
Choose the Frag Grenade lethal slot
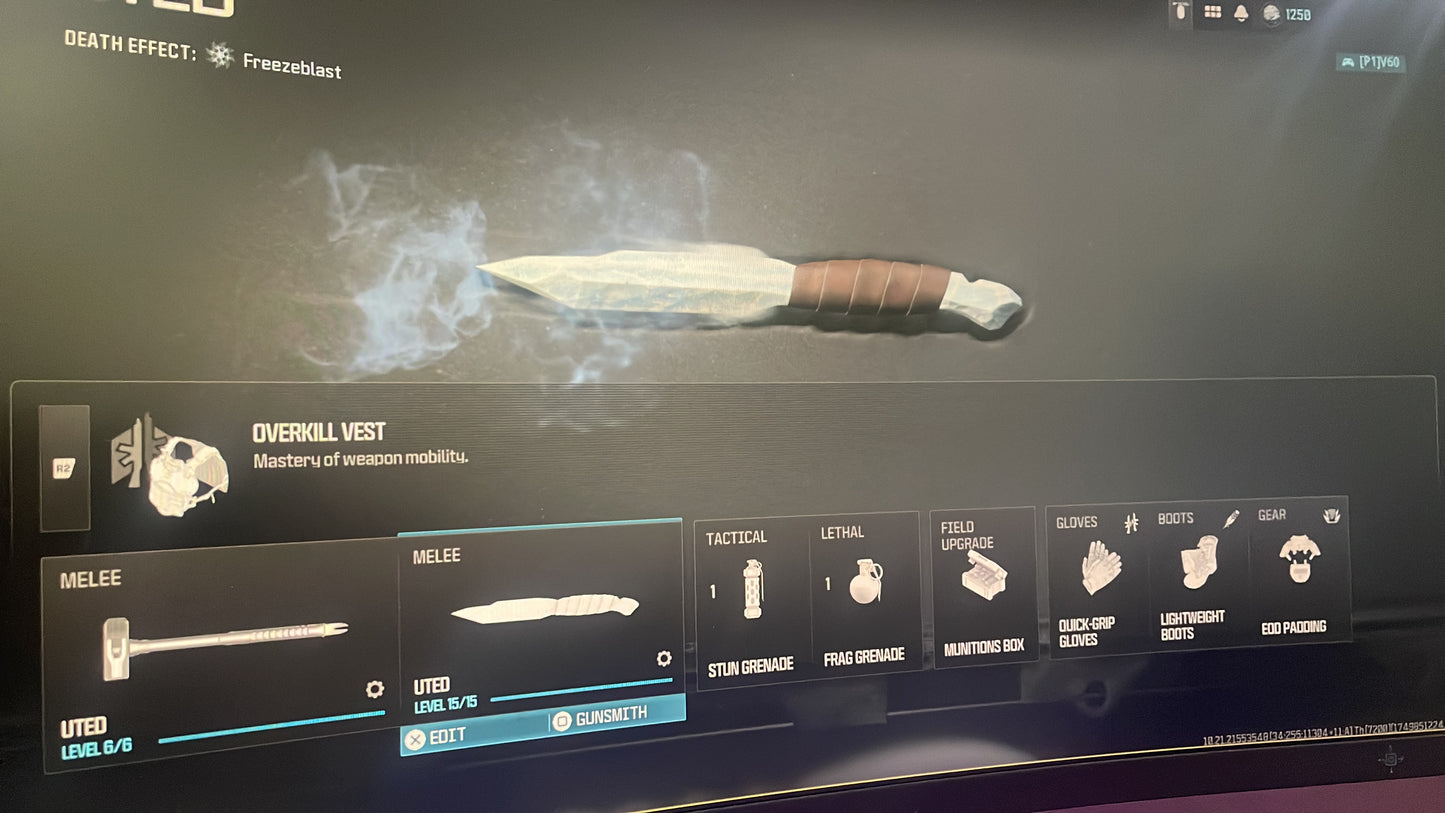coord(864,595)
